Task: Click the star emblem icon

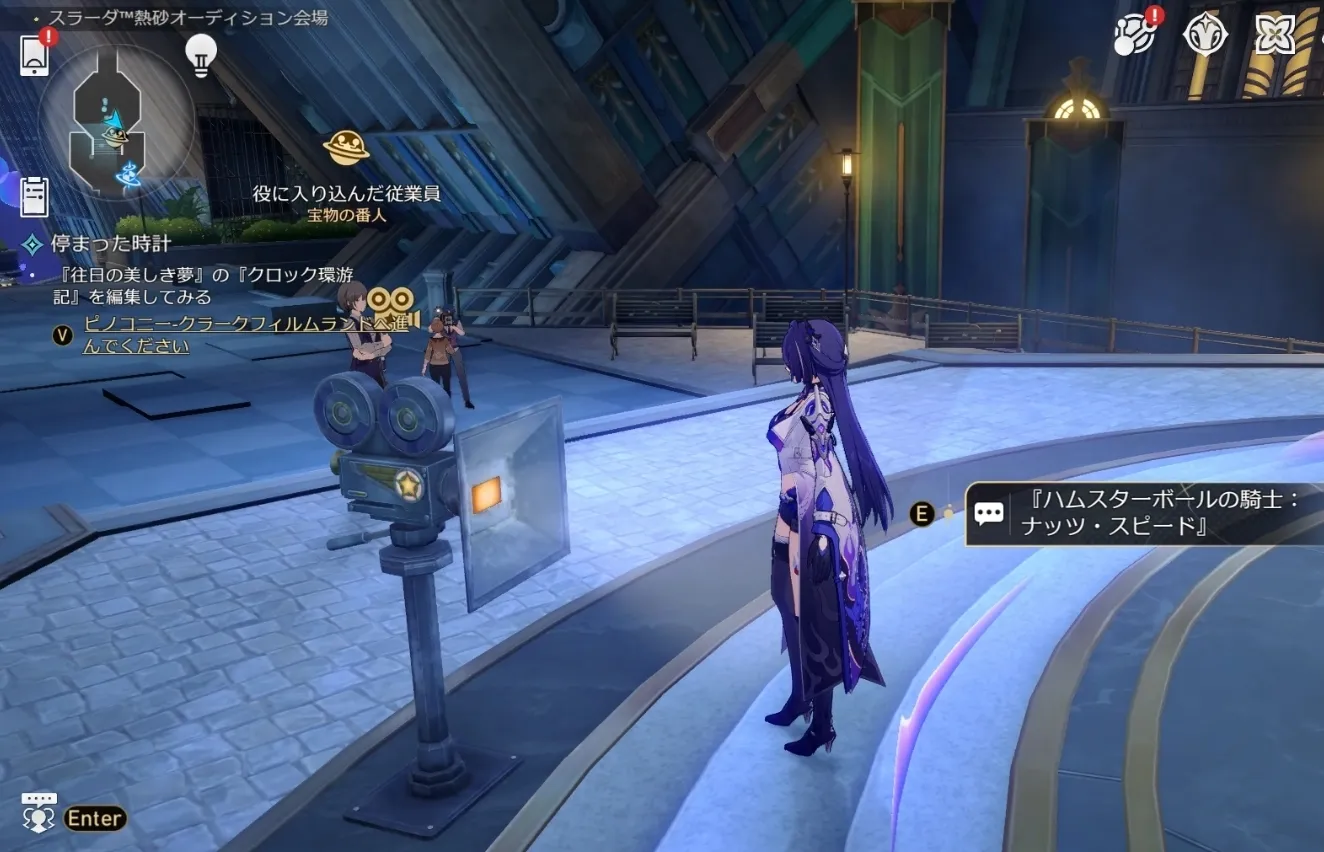Action: click(x=1205, y=35)
